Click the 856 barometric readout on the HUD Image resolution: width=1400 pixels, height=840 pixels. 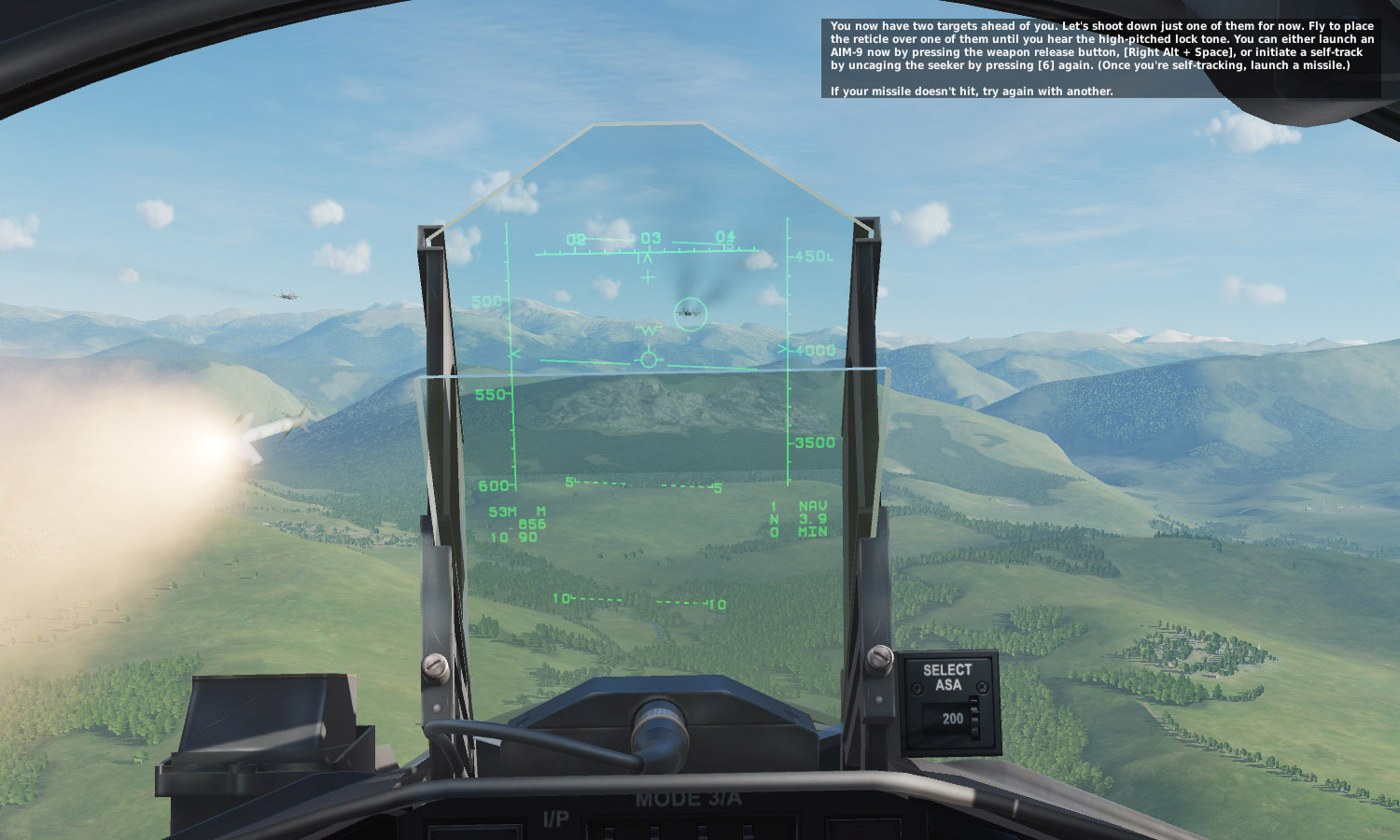(x=530, y=523)
